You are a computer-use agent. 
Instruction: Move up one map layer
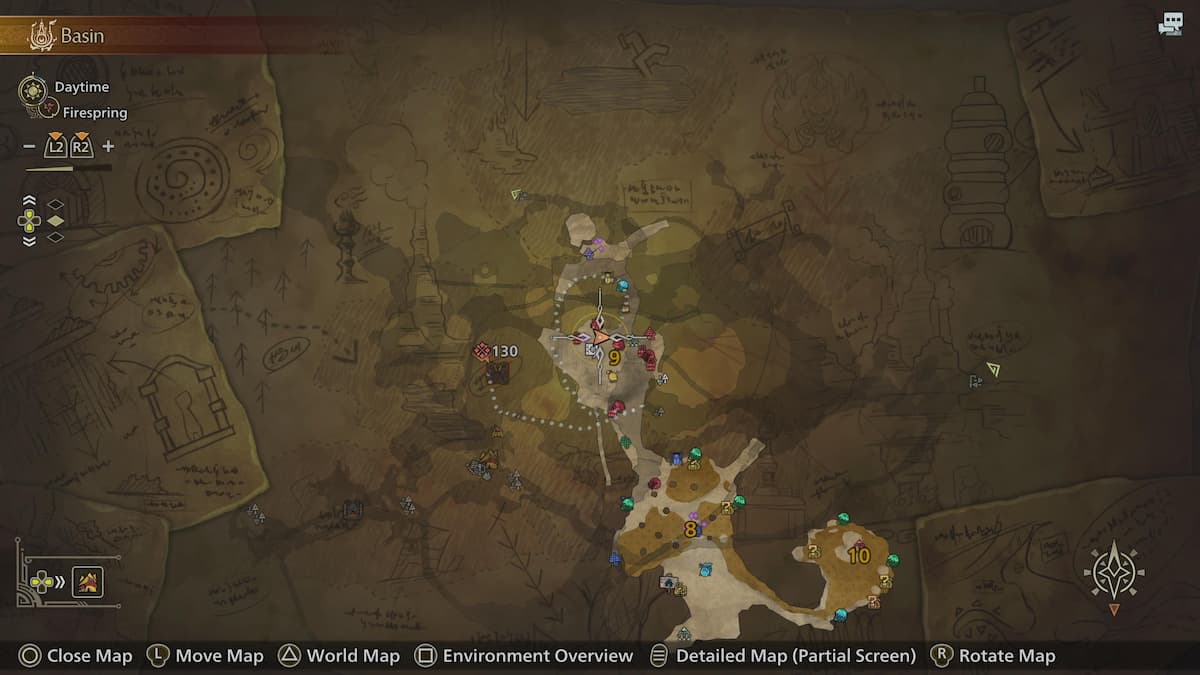(29, 202)
